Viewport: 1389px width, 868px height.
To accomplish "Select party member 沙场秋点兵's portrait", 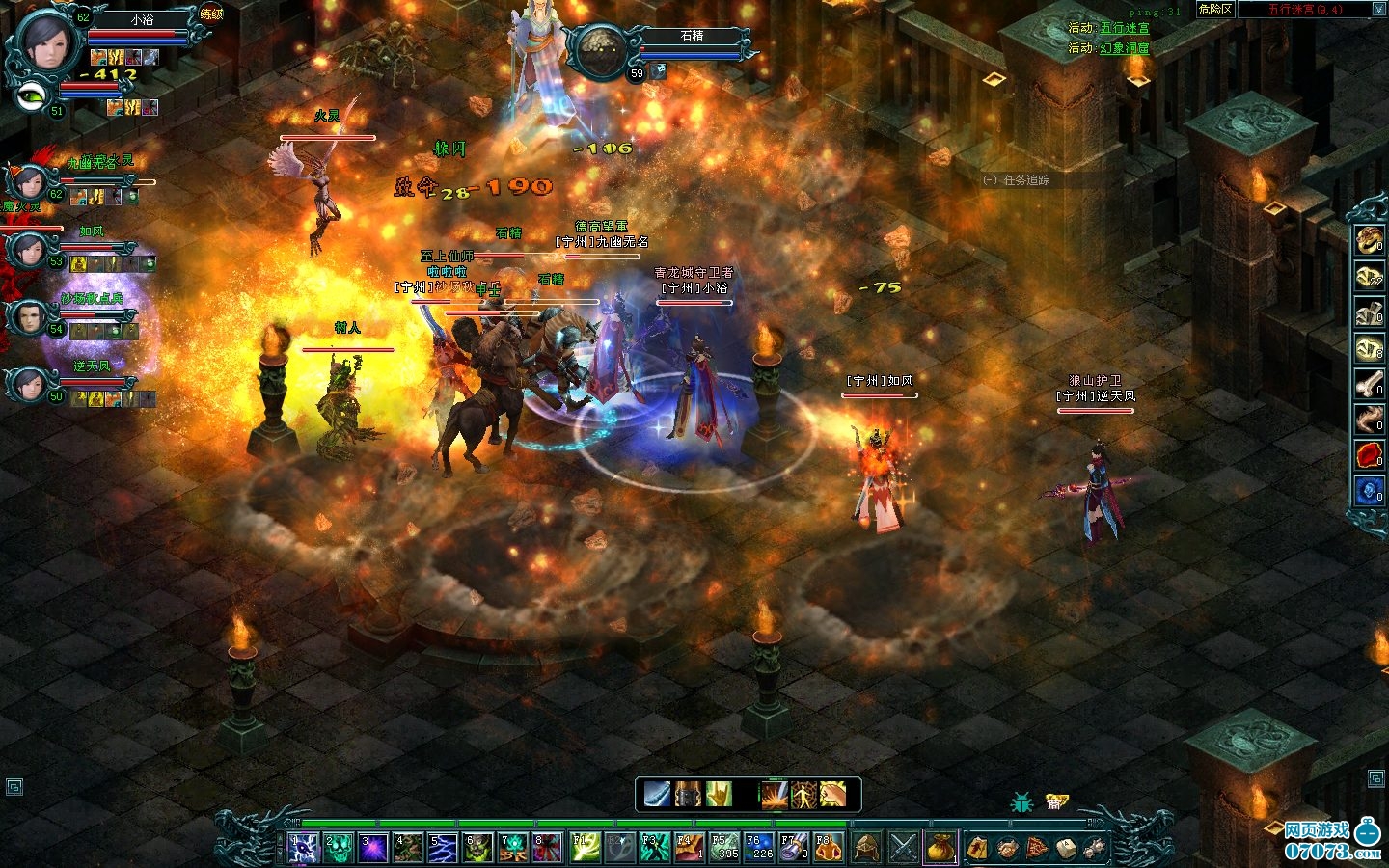I will pyautogui.click(x=29, y=317).
